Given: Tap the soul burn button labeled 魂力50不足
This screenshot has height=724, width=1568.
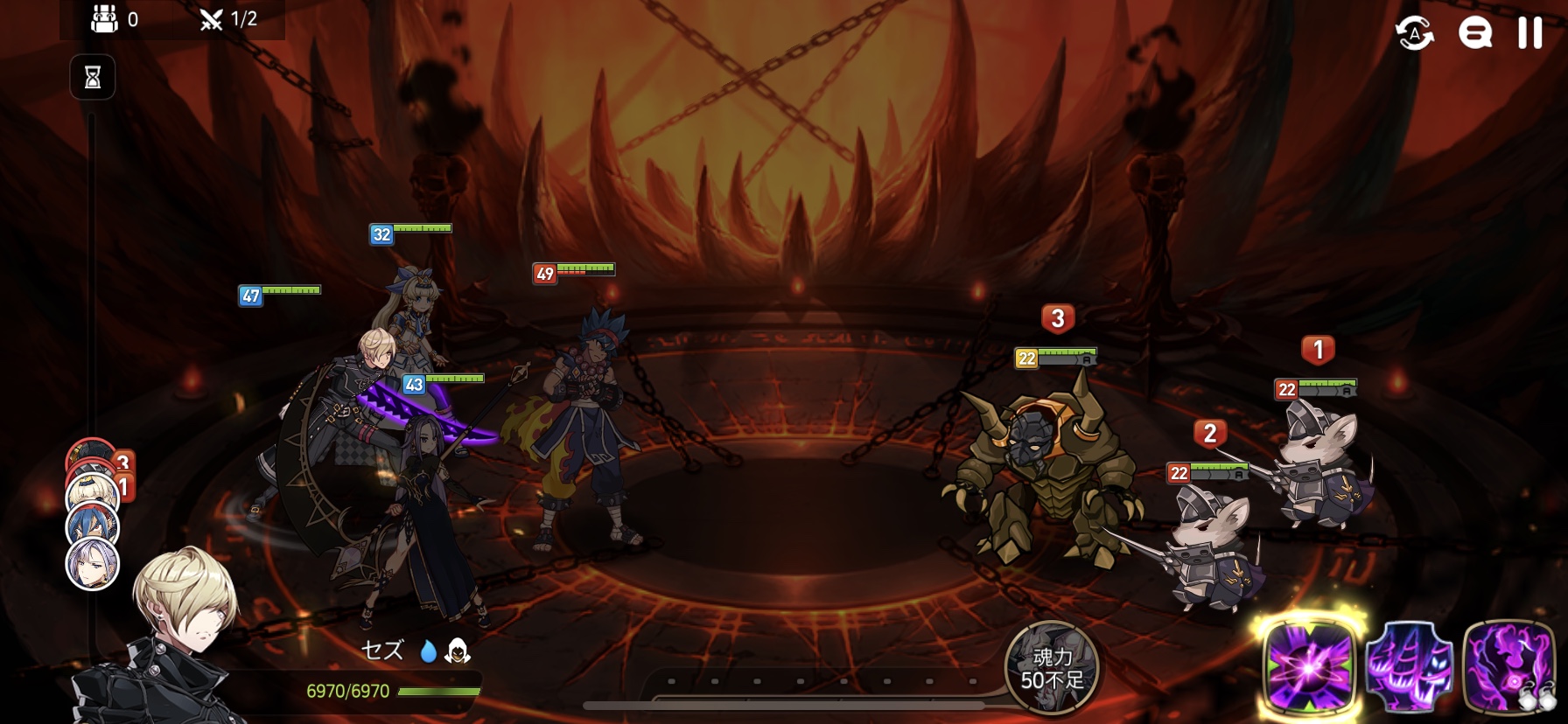Looking at the screenshot, I should click(1052, 668).
